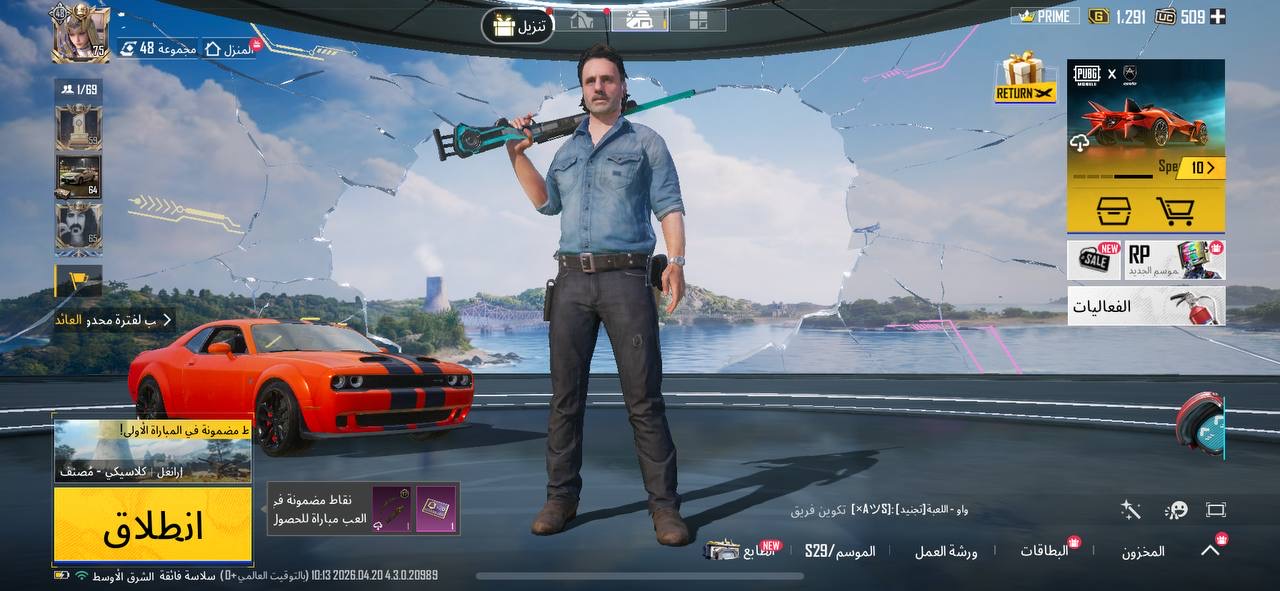Screen dimensions: 1280x591
Task: Open the SALE offers tile
Action: pos(1094,260)
